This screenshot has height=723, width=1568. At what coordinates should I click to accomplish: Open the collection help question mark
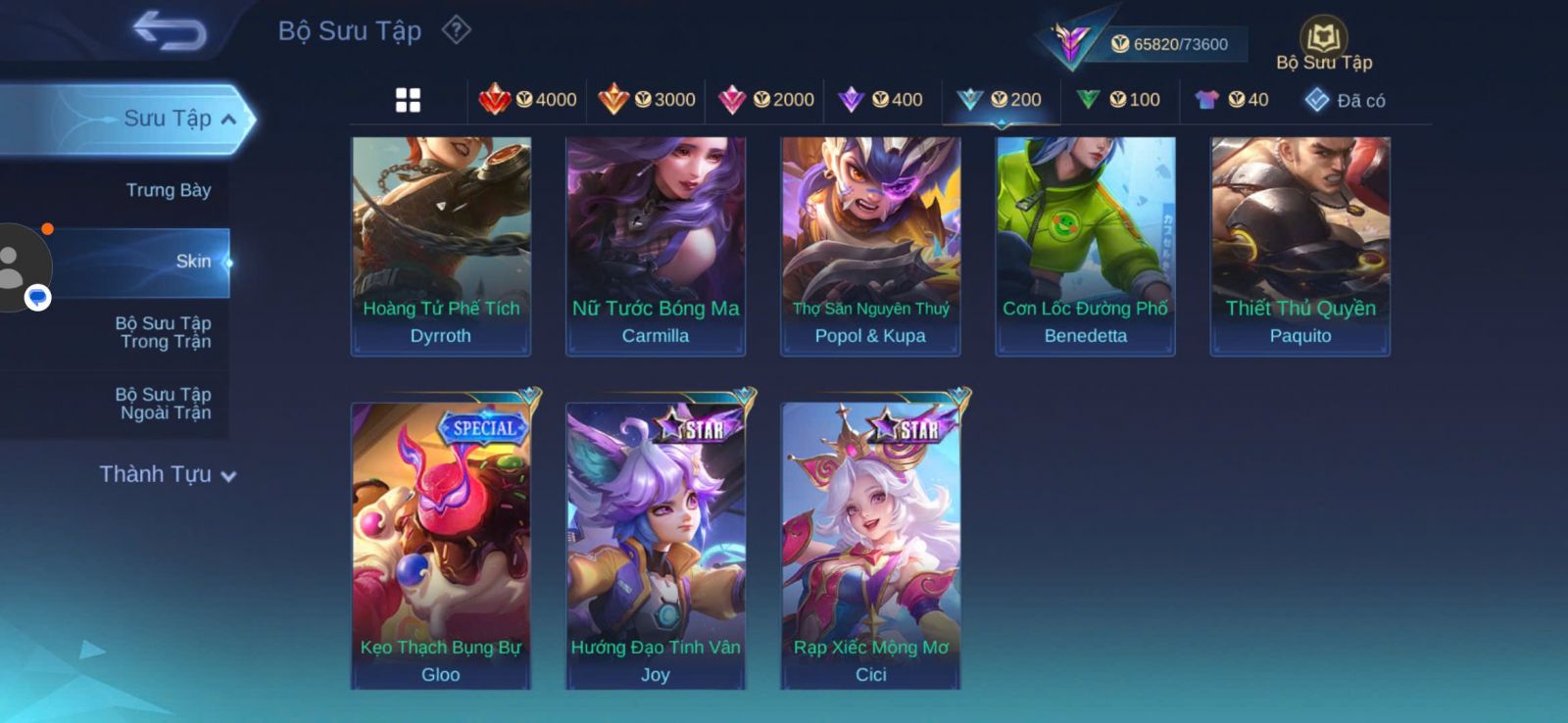[x=456, y=30]
